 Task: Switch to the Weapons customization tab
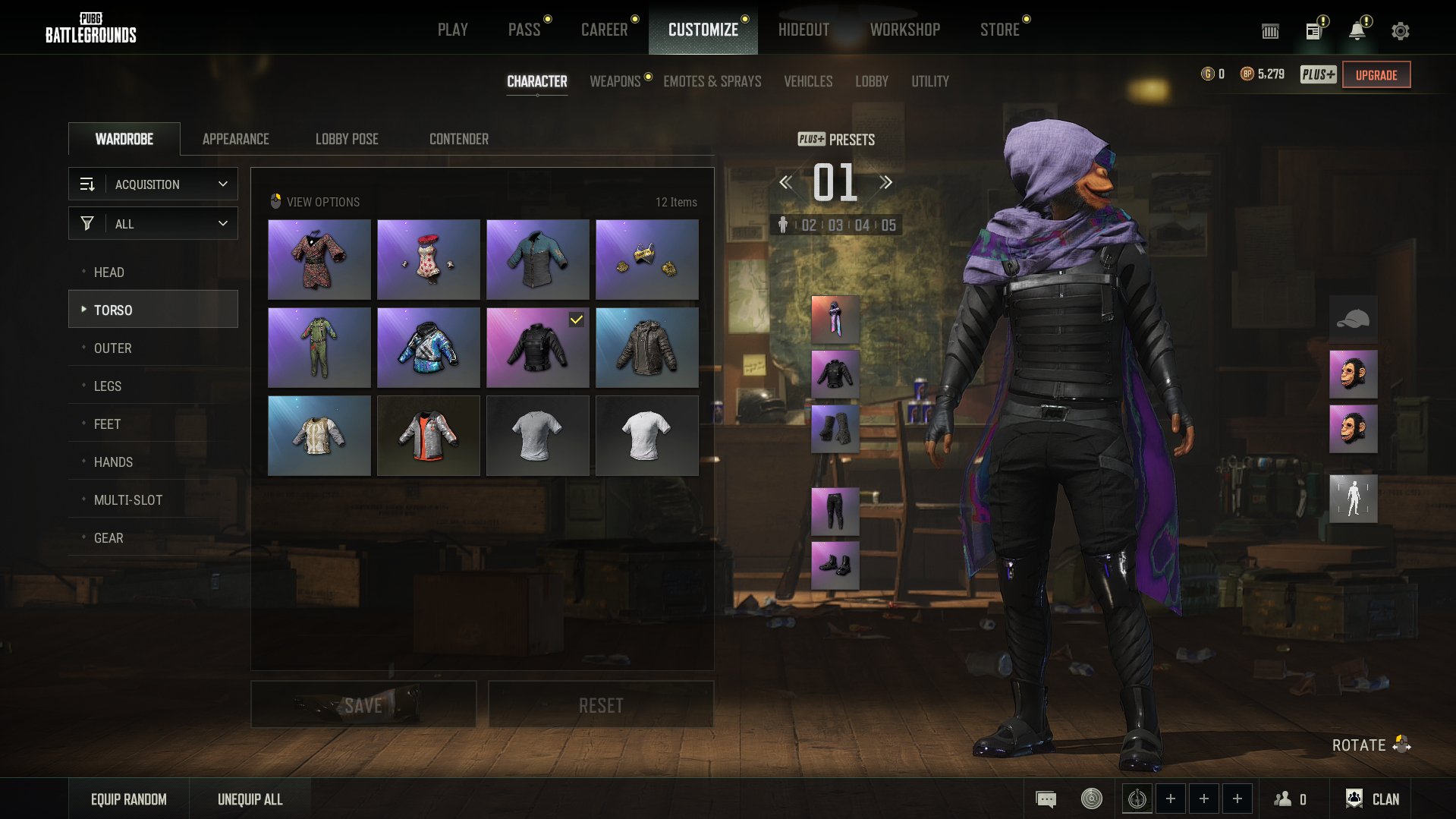615,81
